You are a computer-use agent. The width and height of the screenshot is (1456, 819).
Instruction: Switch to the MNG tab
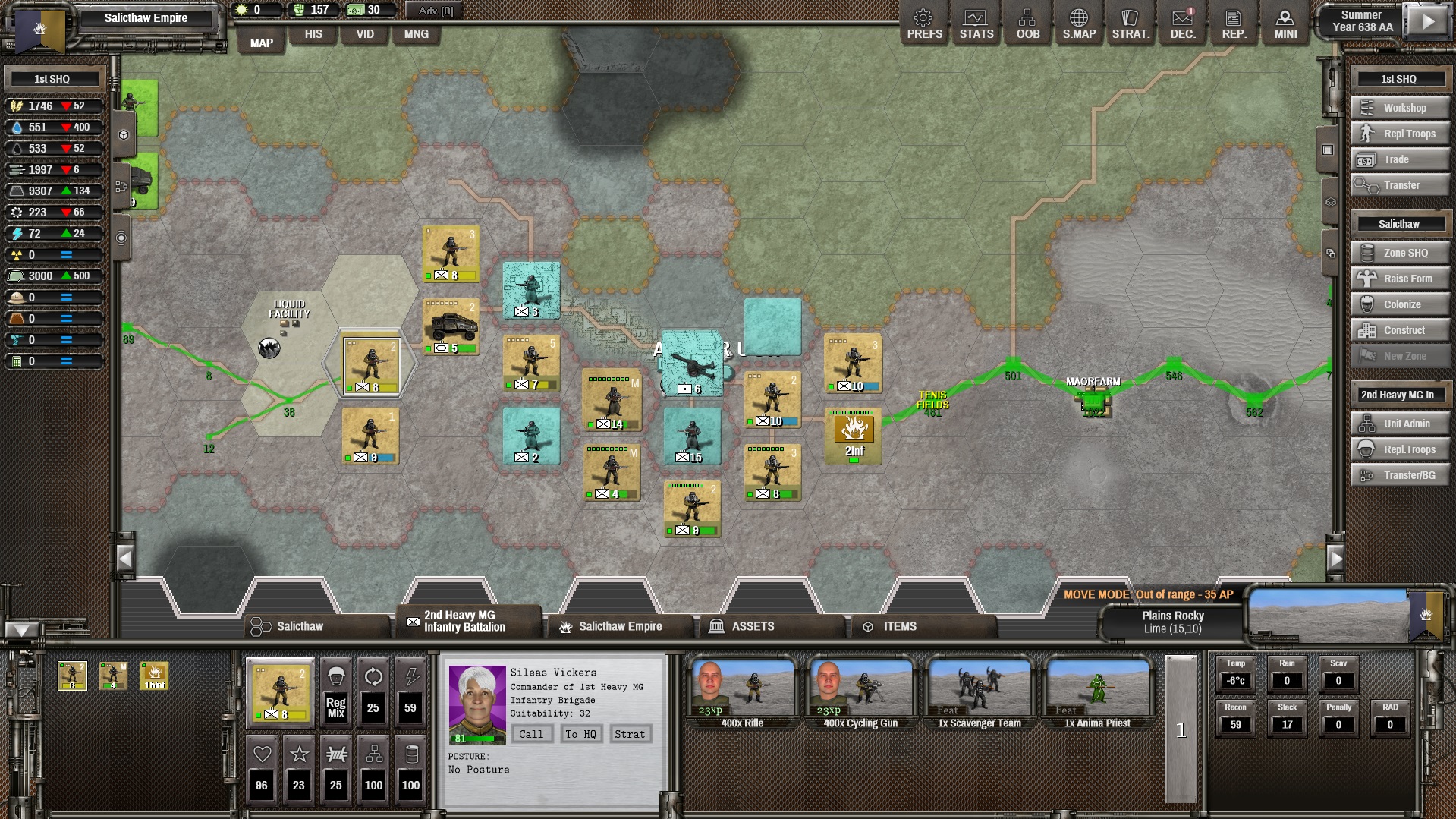pyautogui.click(x=416, y=34)
